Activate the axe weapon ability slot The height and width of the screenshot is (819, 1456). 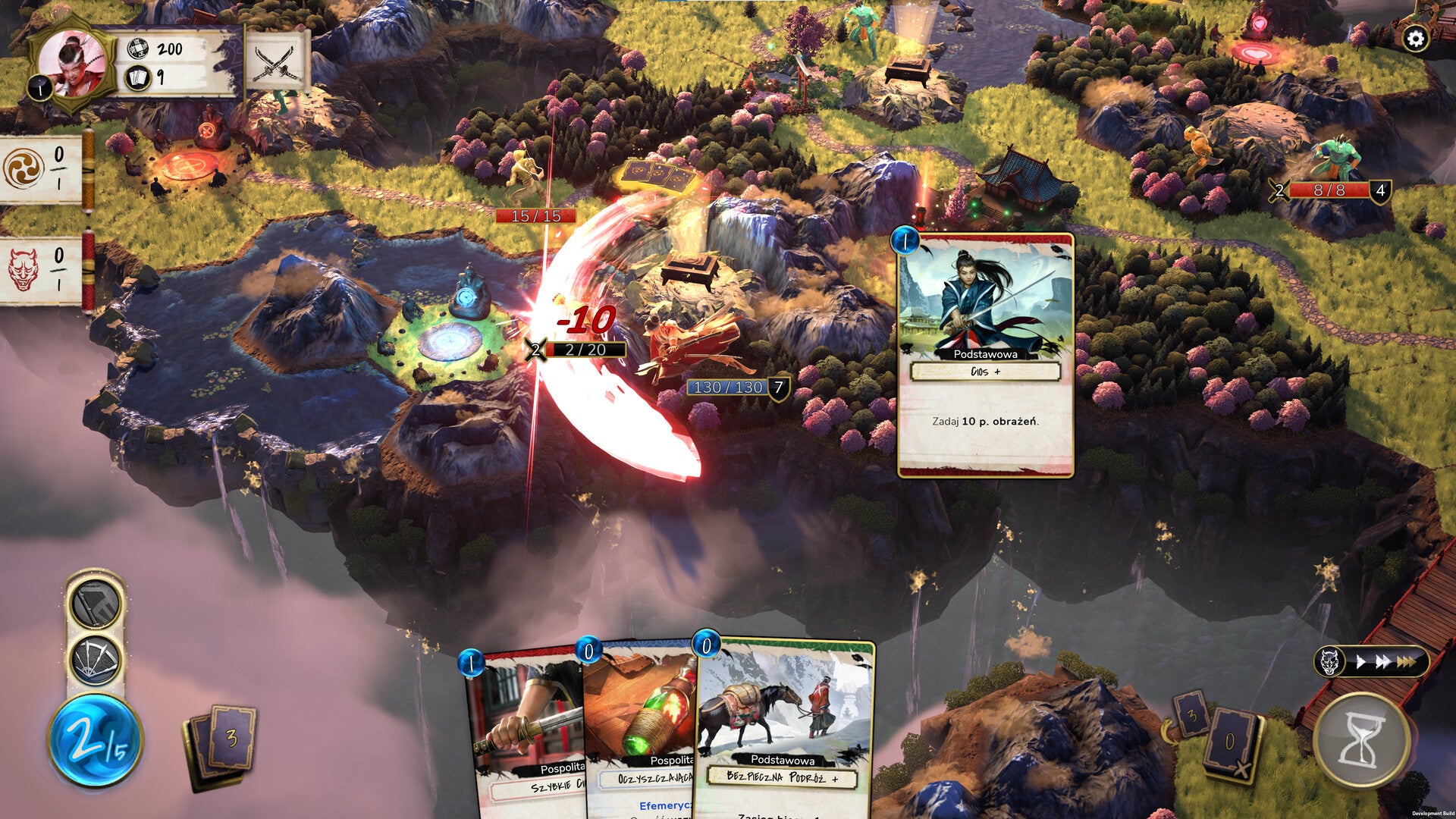96,604
